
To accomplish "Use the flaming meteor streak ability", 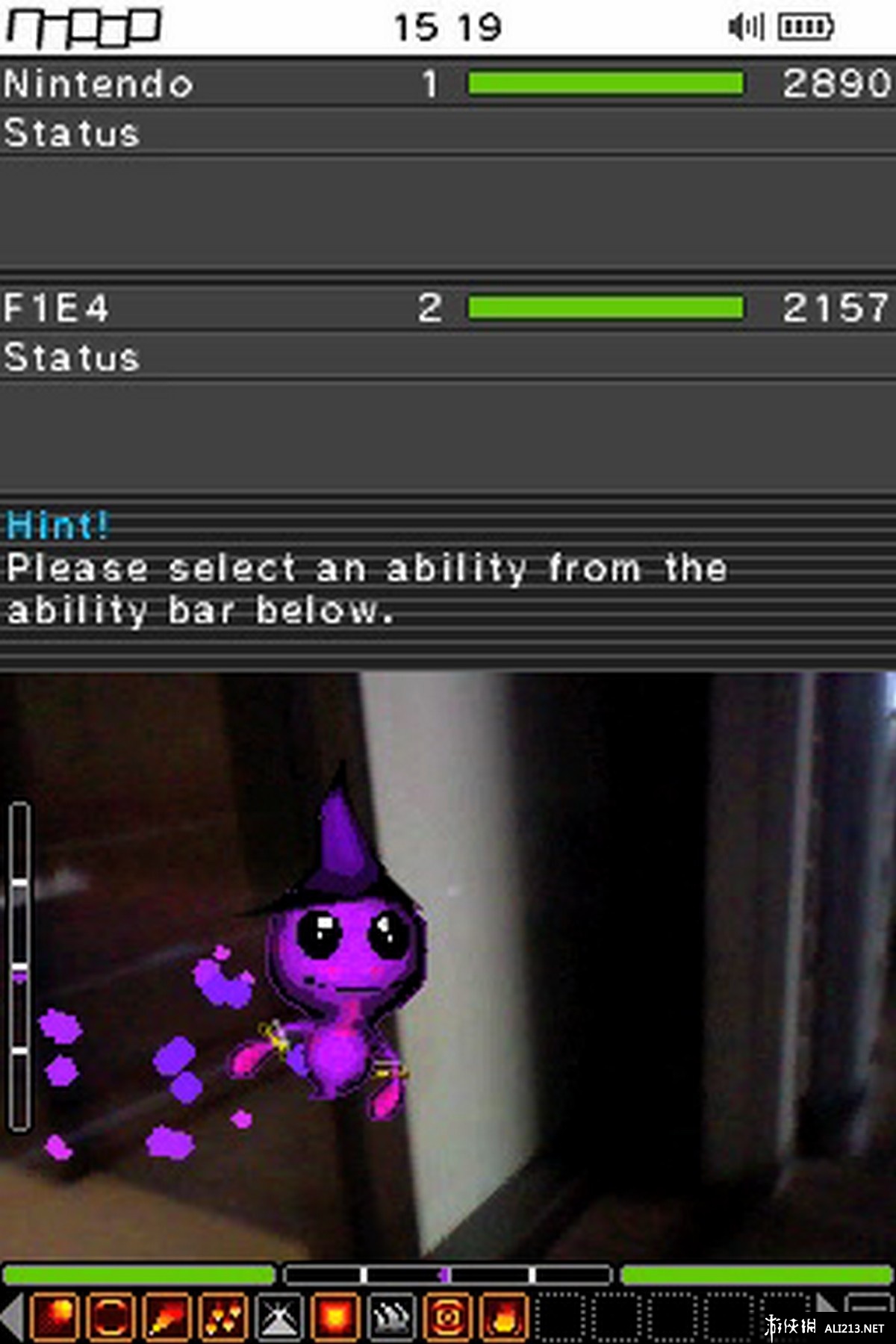I will [167, 1316].
